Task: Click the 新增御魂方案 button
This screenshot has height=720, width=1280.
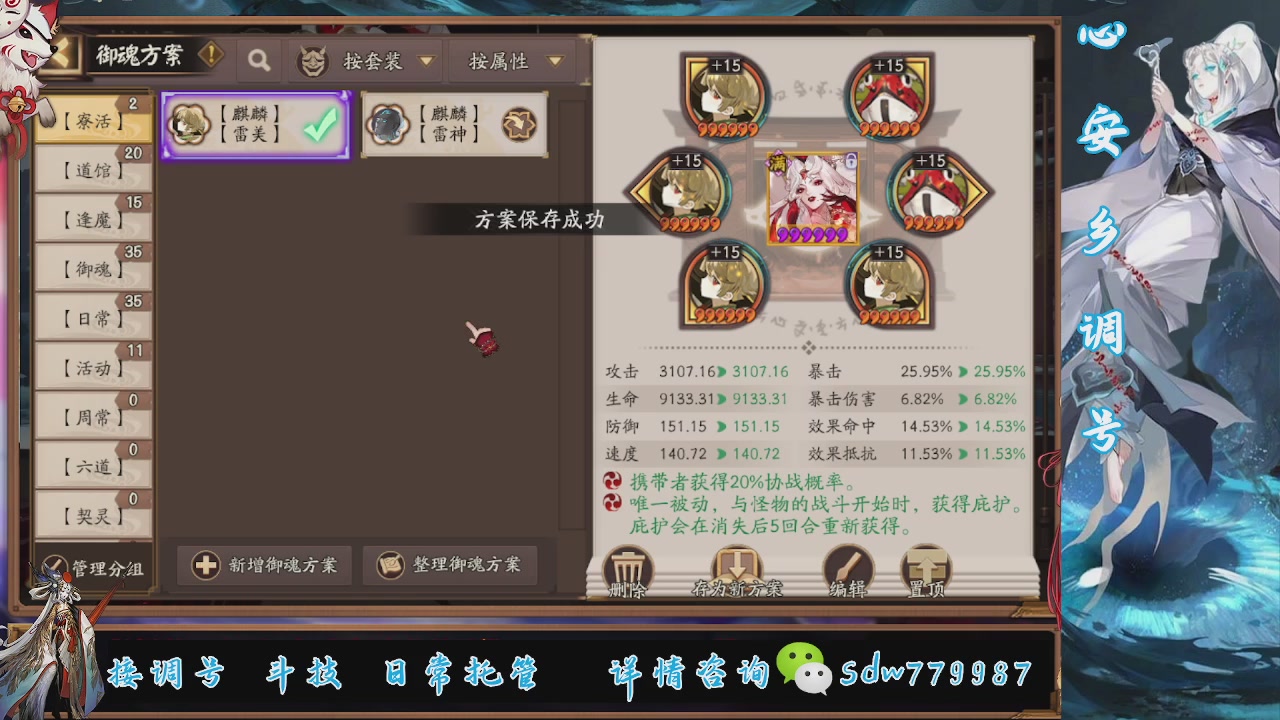Action: tap(264, 566)
